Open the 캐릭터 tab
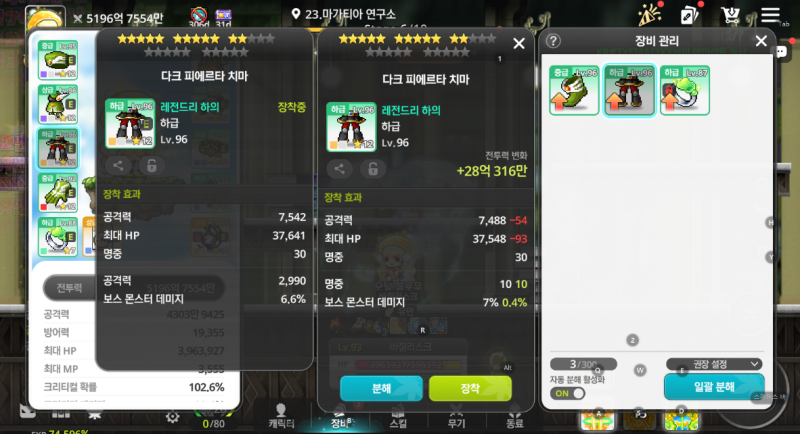The image size is (800, 434). click(x=281, y=416)
